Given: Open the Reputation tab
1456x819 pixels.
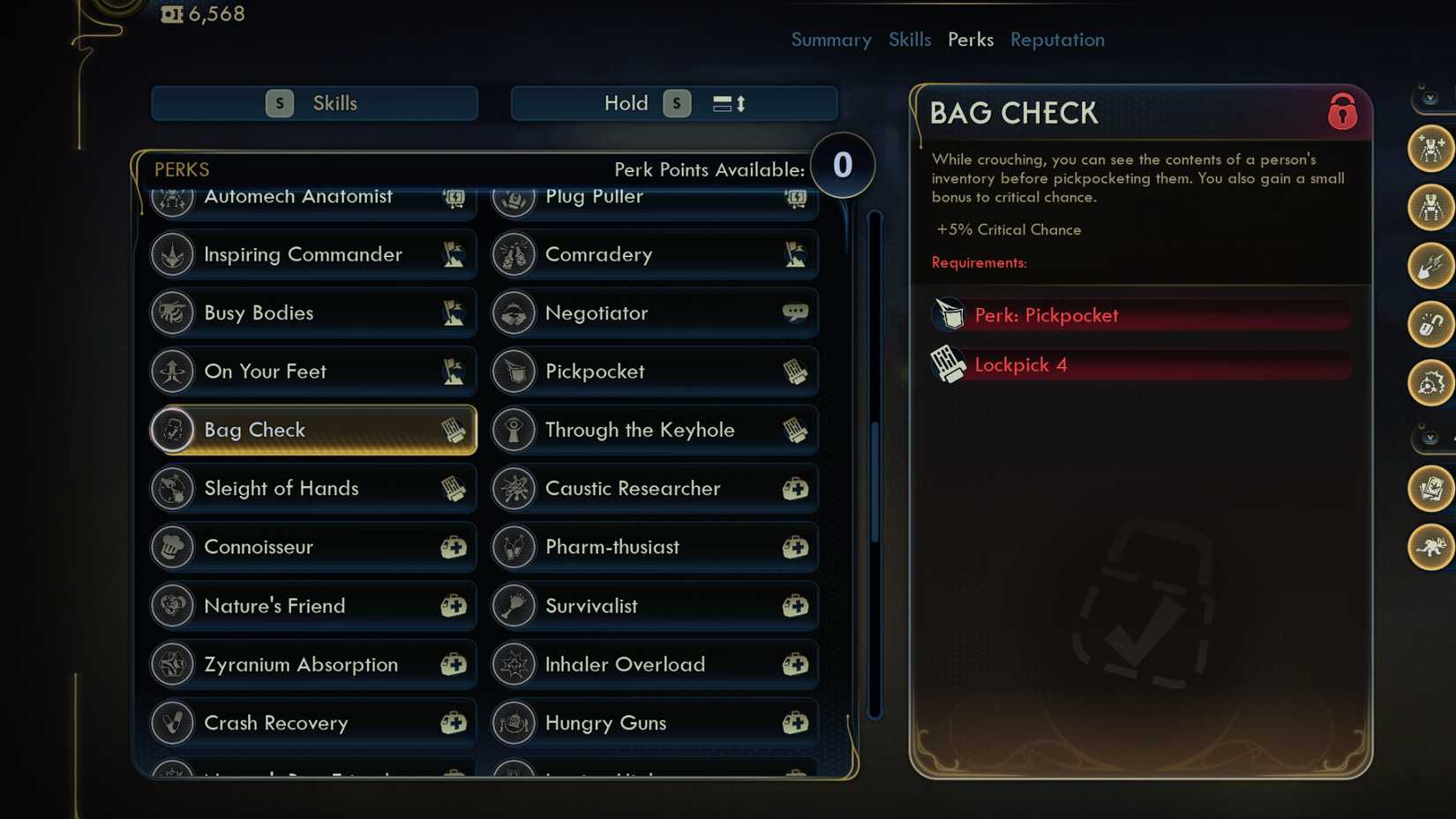Looking at the screenshot, I should click(x=1057, y=40).
